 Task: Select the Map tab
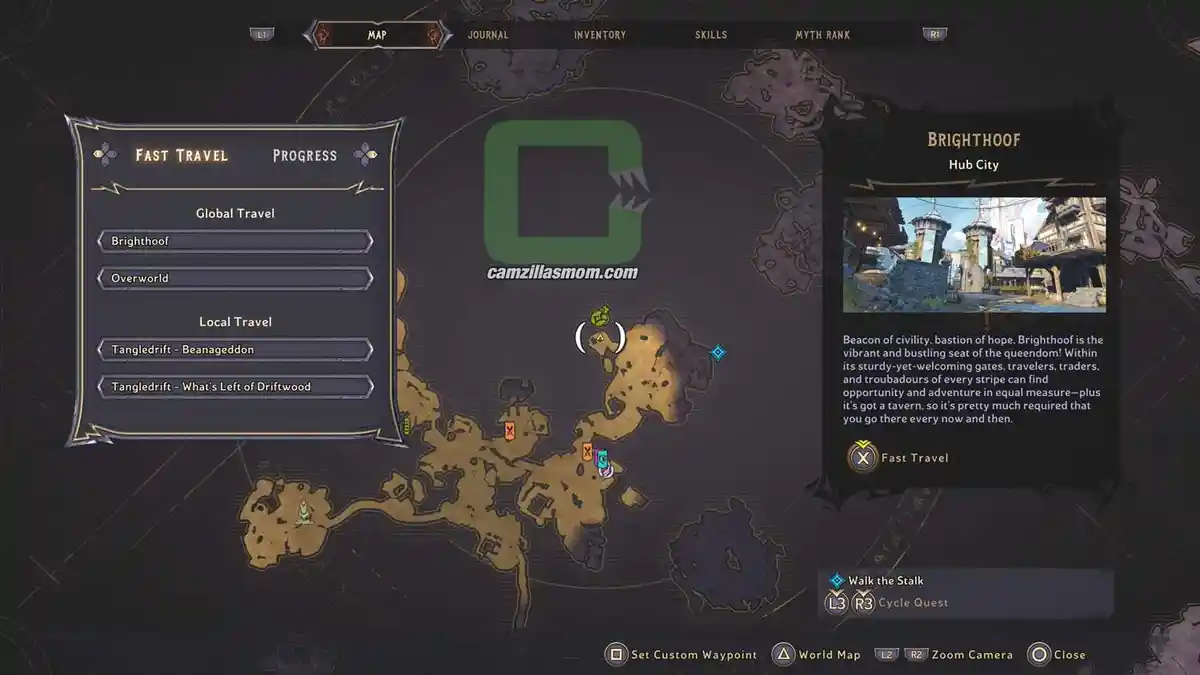[x=377, y=35]
